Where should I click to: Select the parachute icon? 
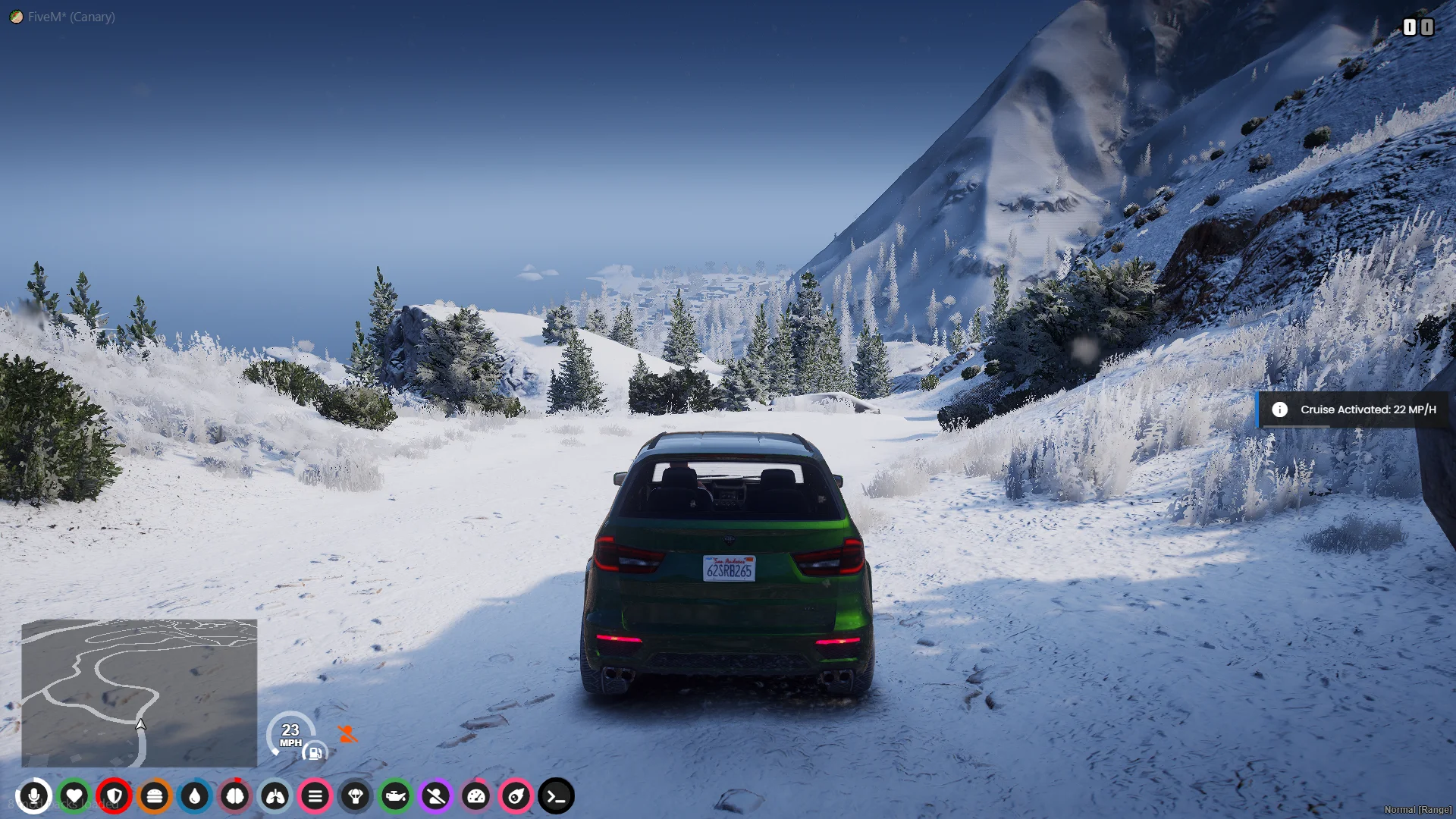(356, 796)
